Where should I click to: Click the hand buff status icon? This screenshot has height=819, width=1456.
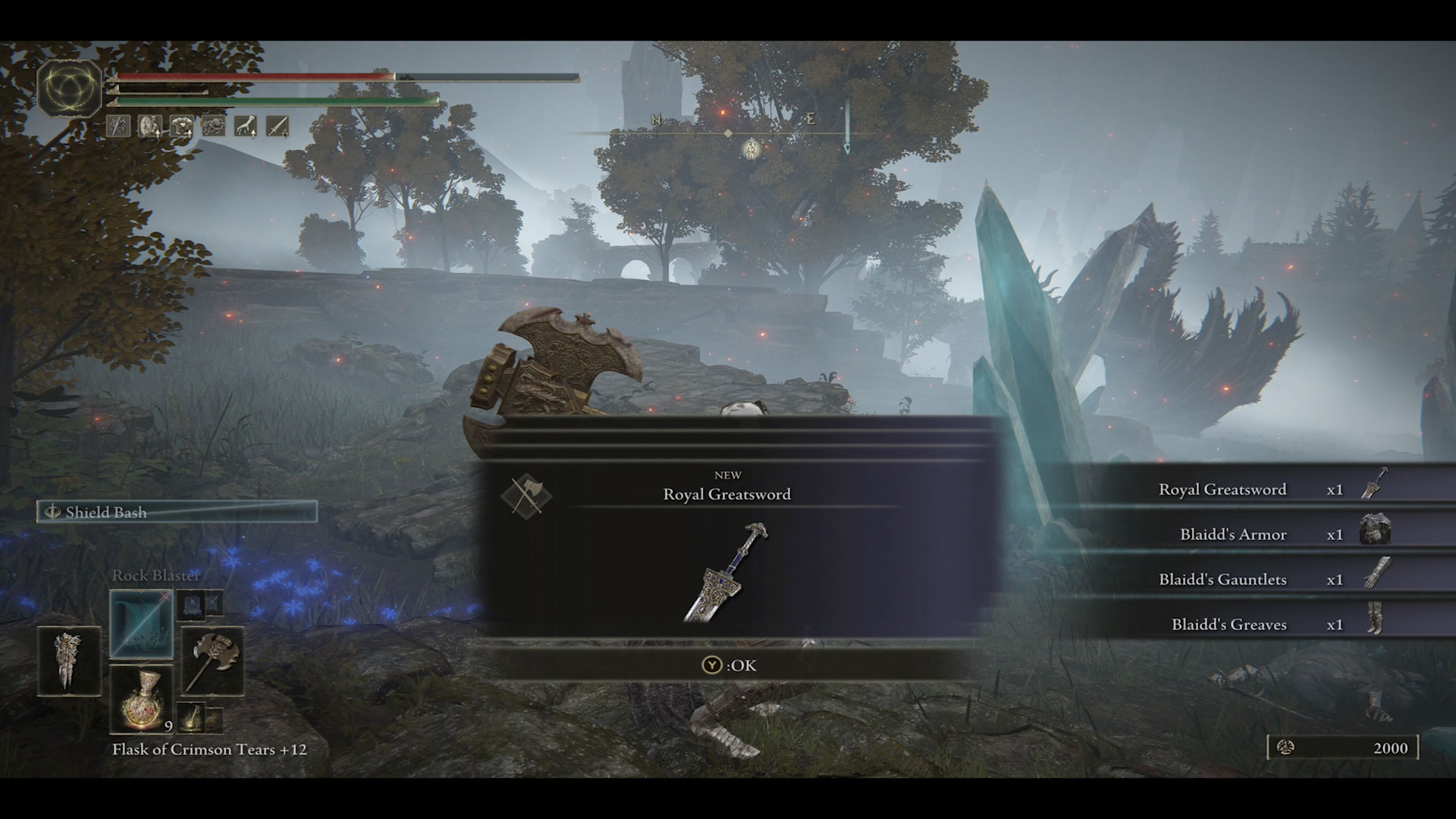pyautogui.click(x=246, y=126)
